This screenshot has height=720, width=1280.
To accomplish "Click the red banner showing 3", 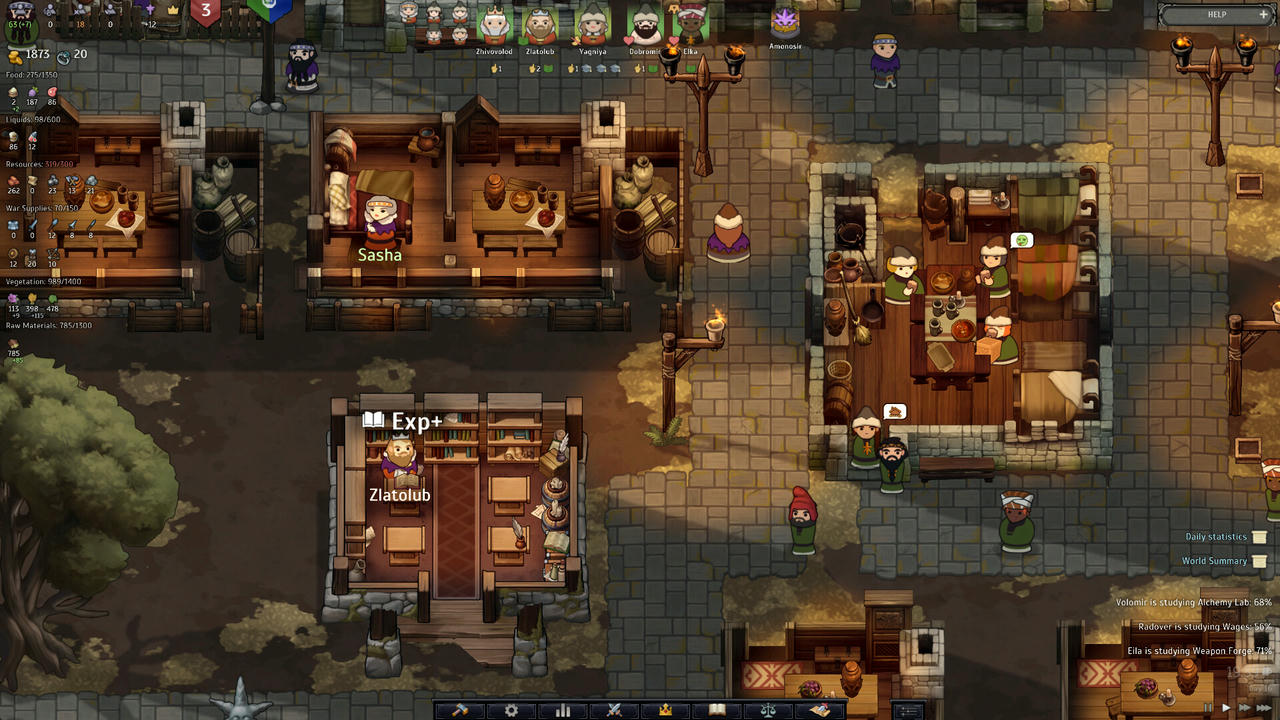I will click(x=206, y=12).
